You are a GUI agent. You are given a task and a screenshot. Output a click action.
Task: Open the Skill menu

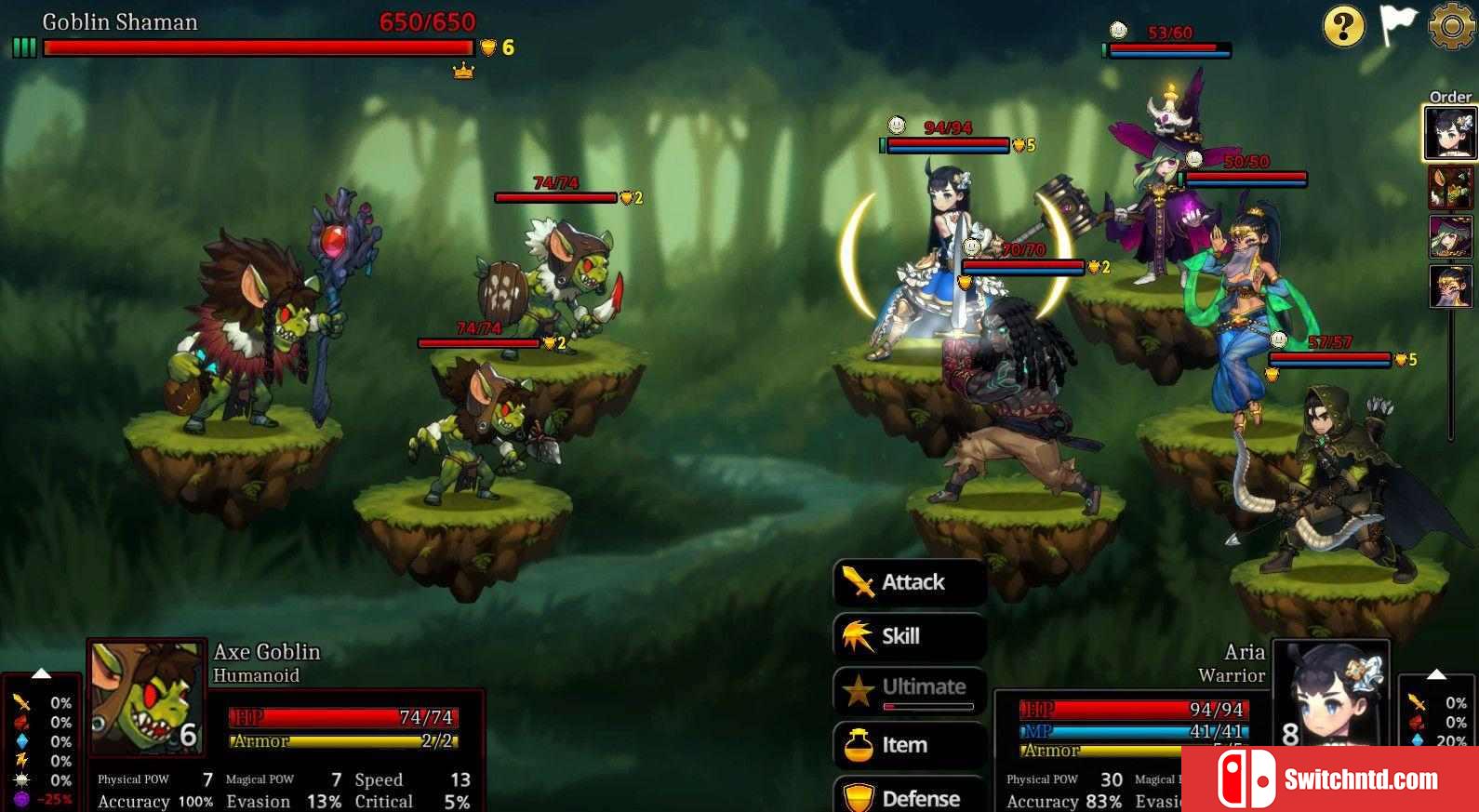[909, 636]
